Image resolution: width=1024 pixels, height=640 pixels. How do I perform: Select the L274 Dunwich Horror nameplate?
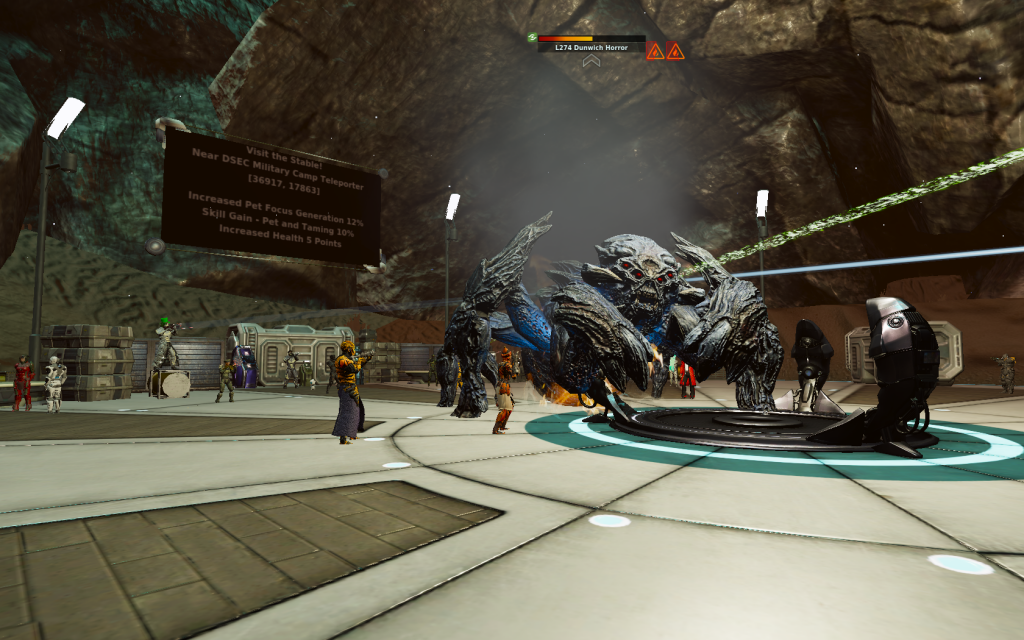tap(591, 47)
